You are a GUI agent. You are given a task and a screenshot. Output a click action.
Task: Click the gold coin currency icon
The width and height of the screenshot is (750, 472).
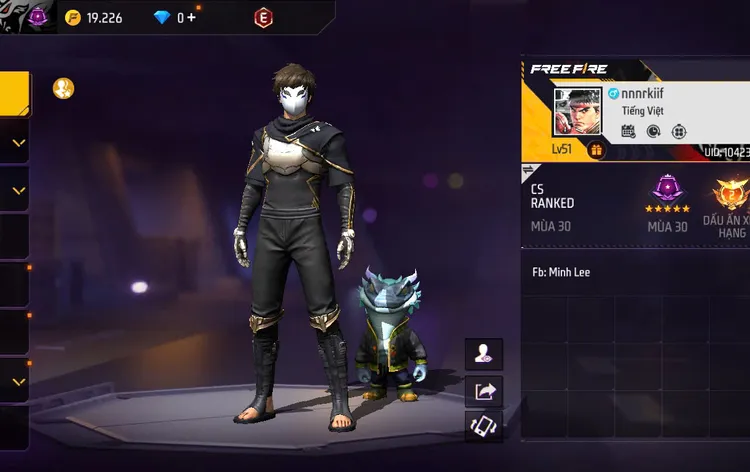click(x=73, y=17)
